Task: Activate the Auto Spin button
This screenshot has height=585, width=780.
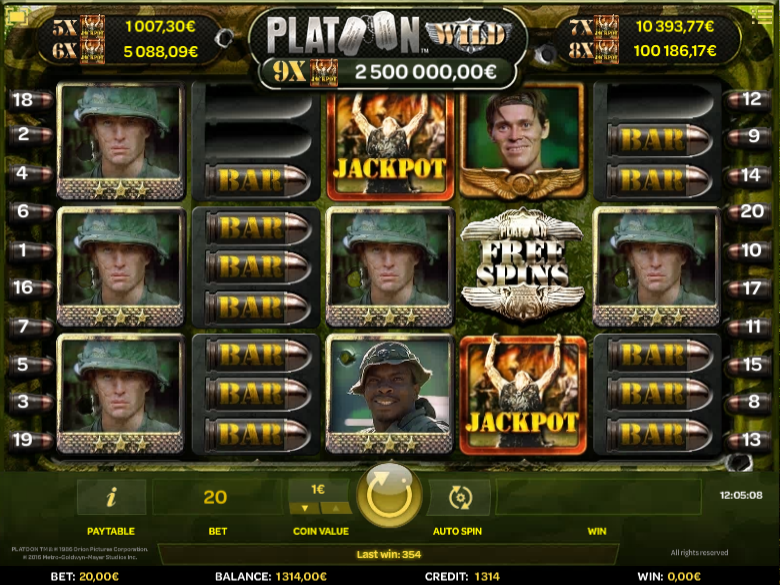Action: point(459,496)
